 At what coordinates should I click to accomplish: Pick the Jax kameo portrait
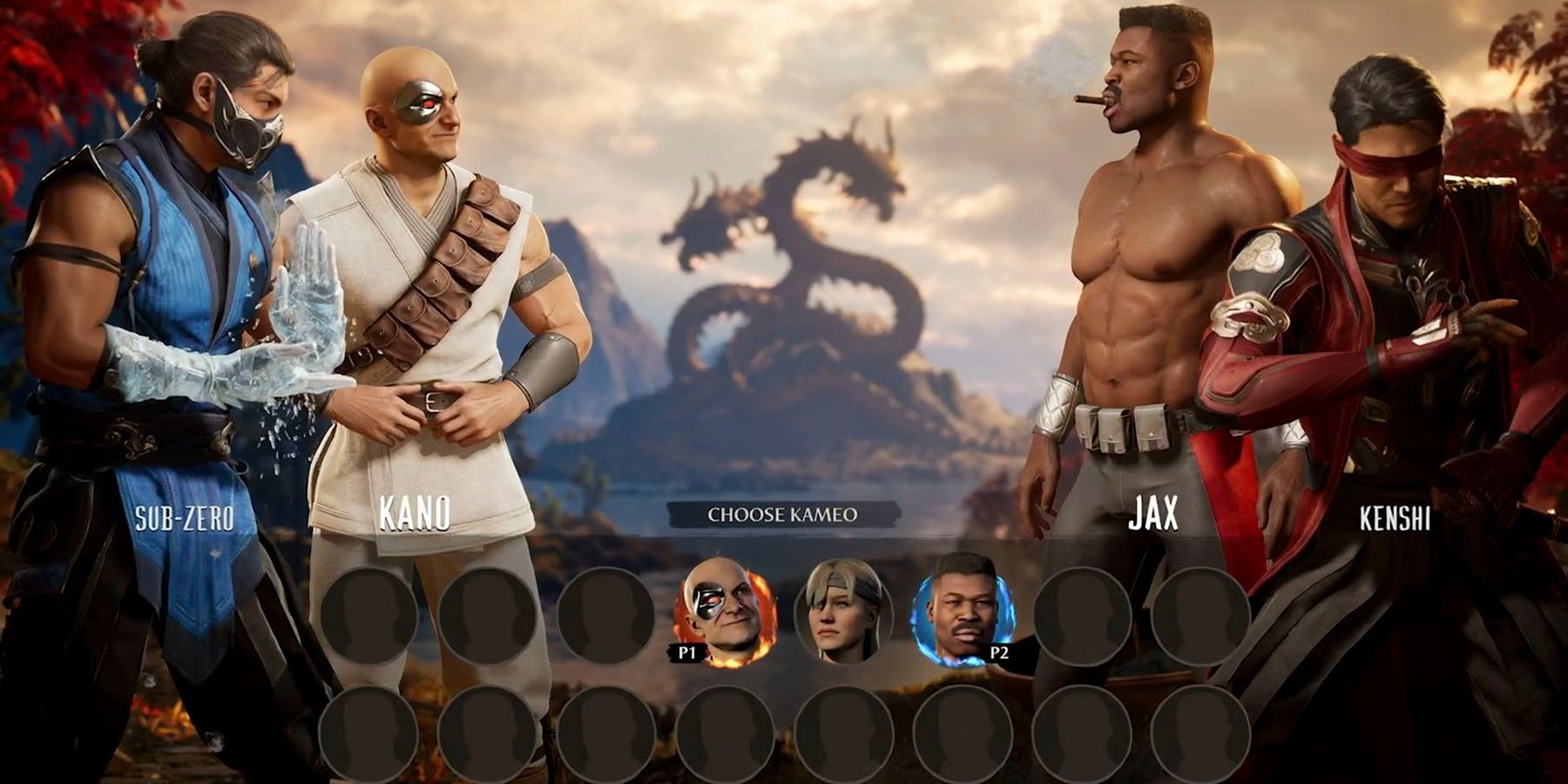962,613
